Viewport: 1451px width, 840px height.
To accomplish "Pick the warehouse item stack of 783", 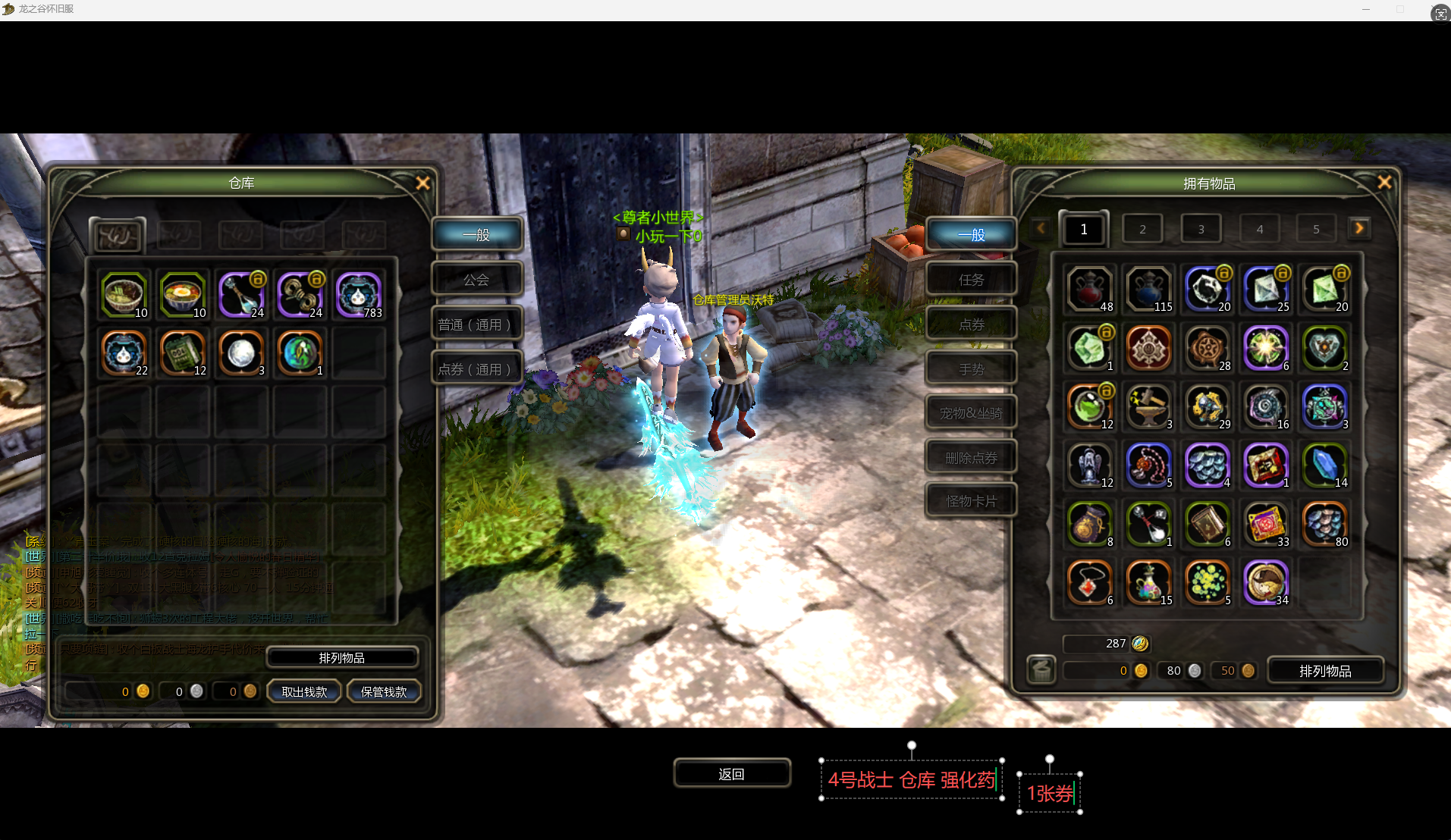I will click(x=358, y=294).
